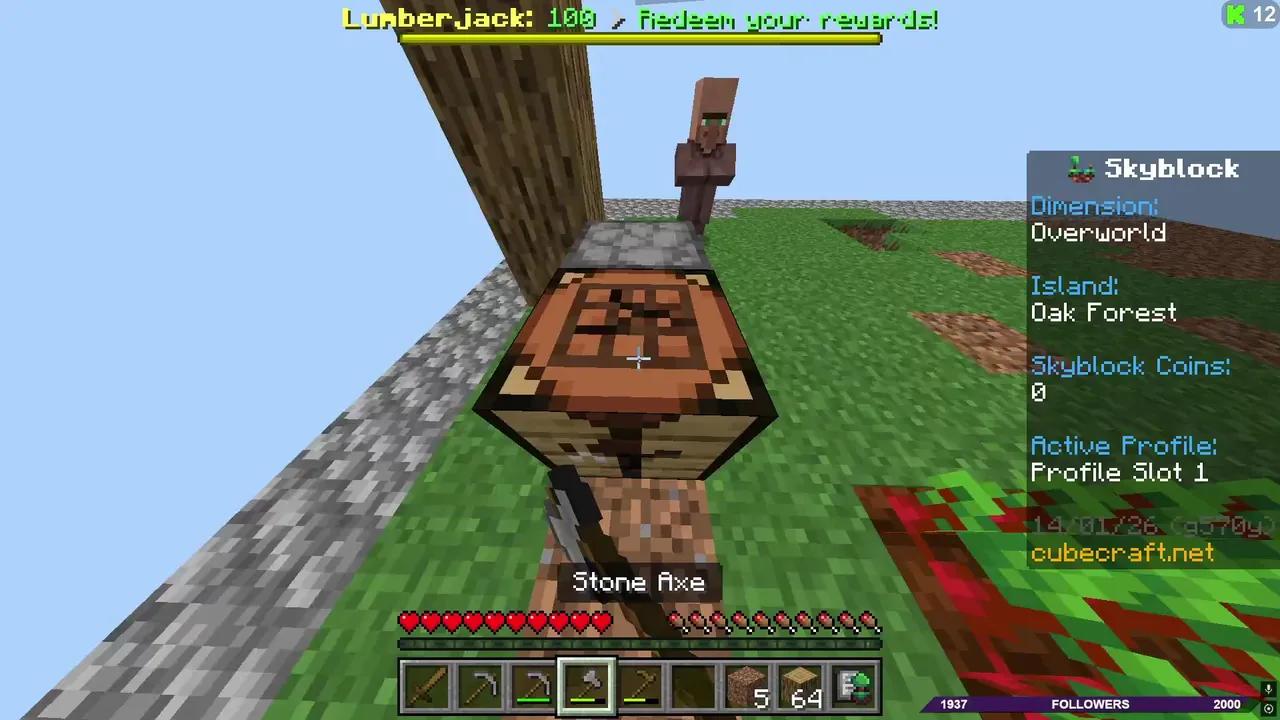Image resolution: width=1280 pixels, height=720 pixels.
Task: Click the Redeem your rewards text
Action: click(786, 20)
